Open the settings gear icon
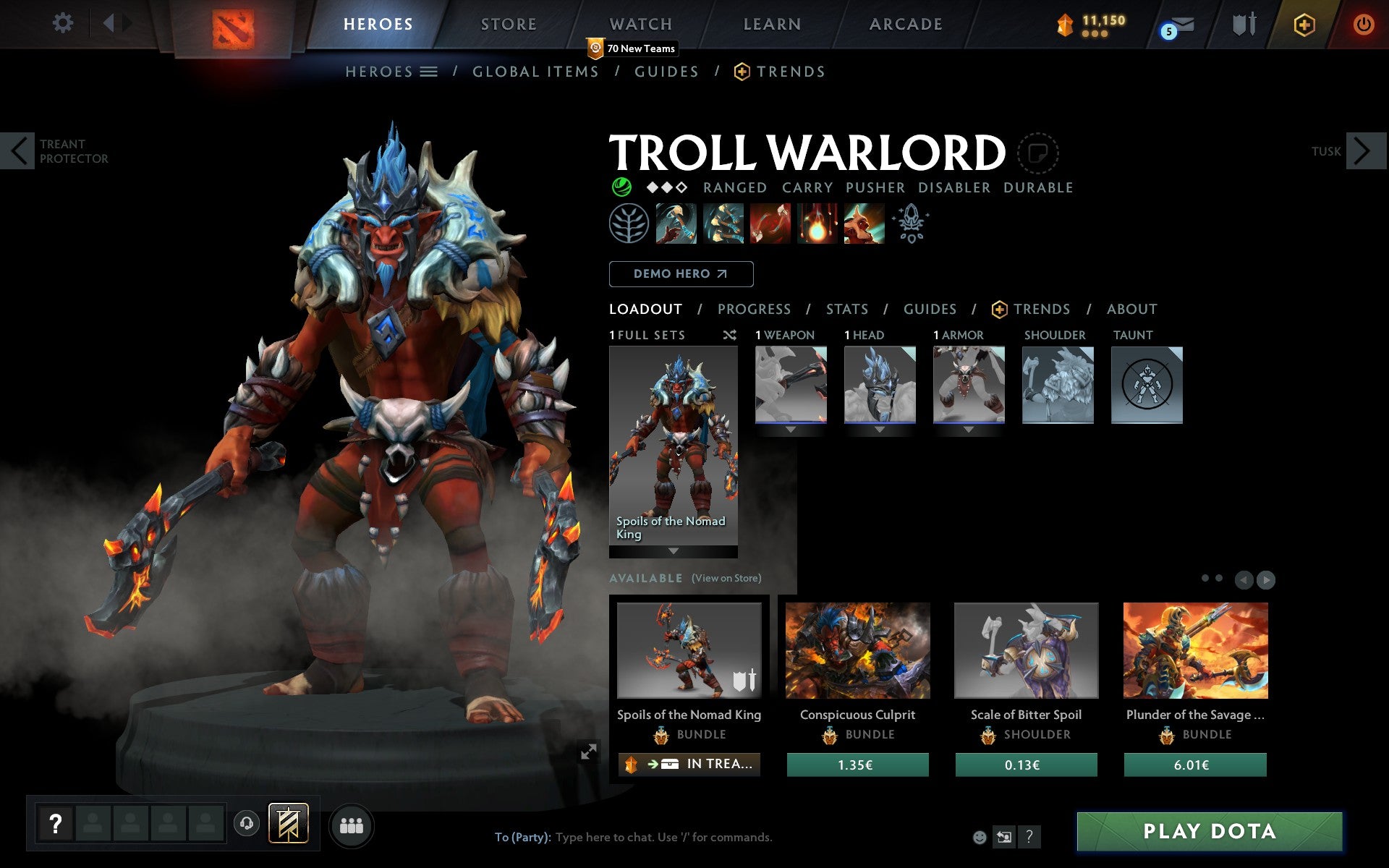The width and height of the screenshot is (1389, 868). tap(64, 23)
